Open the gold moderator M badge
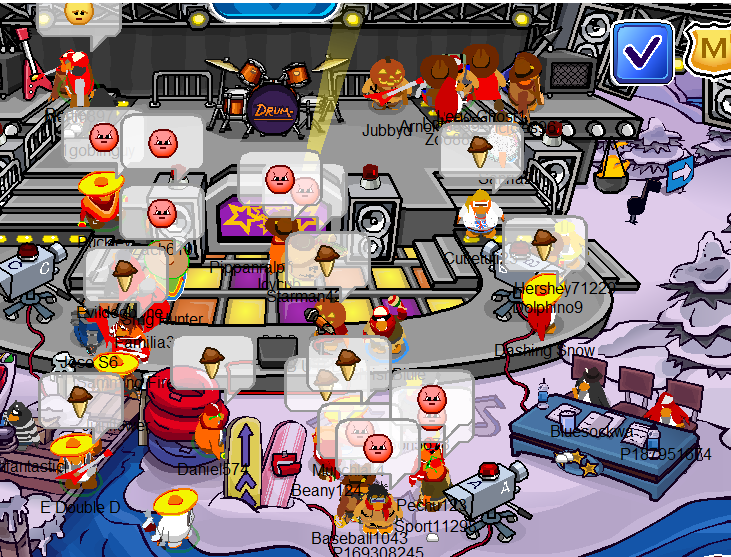 711,48
